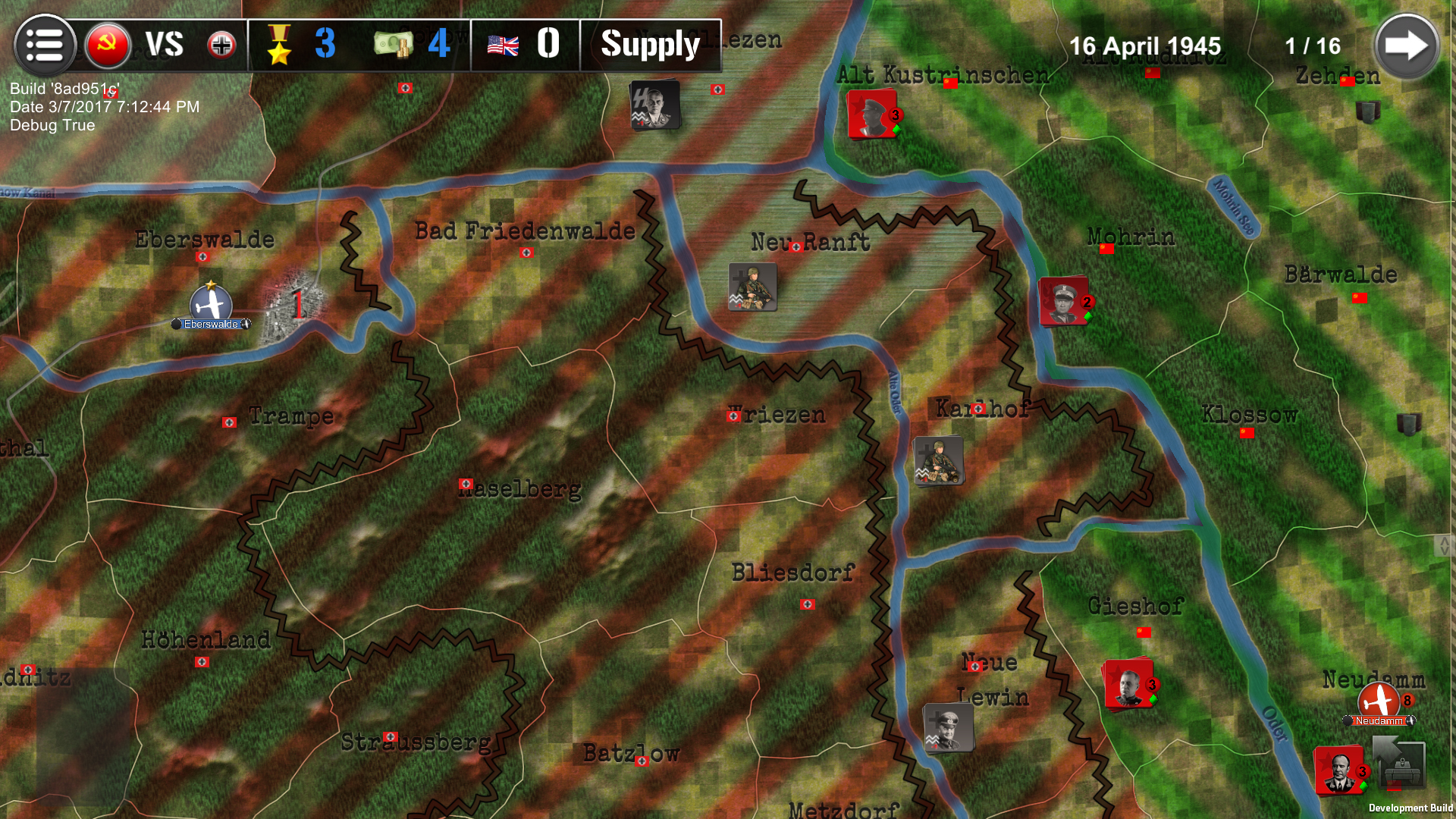Click the end turn arrow button
Image resolution: width=1456 pixels, height=819 pixels.
coord(1407,45)
